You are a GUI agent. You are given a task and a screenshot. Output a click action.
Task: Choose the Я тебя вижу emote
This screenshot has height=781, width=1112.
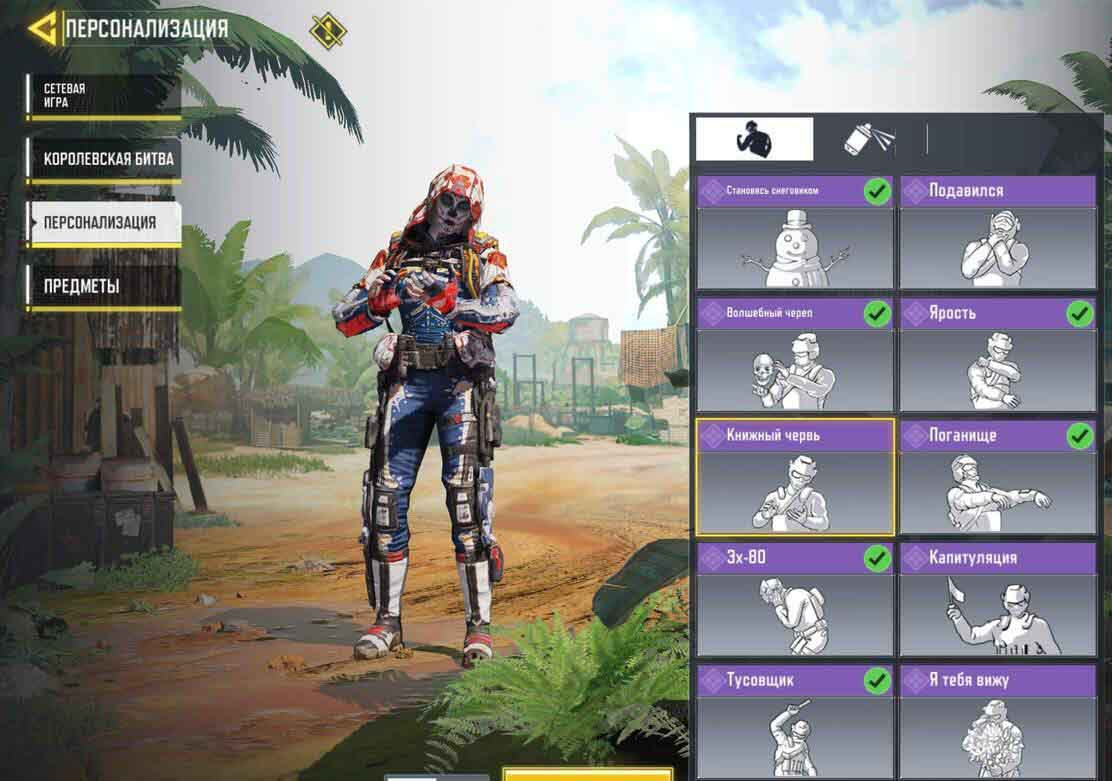pyautogui.click(x=997, y=722)
